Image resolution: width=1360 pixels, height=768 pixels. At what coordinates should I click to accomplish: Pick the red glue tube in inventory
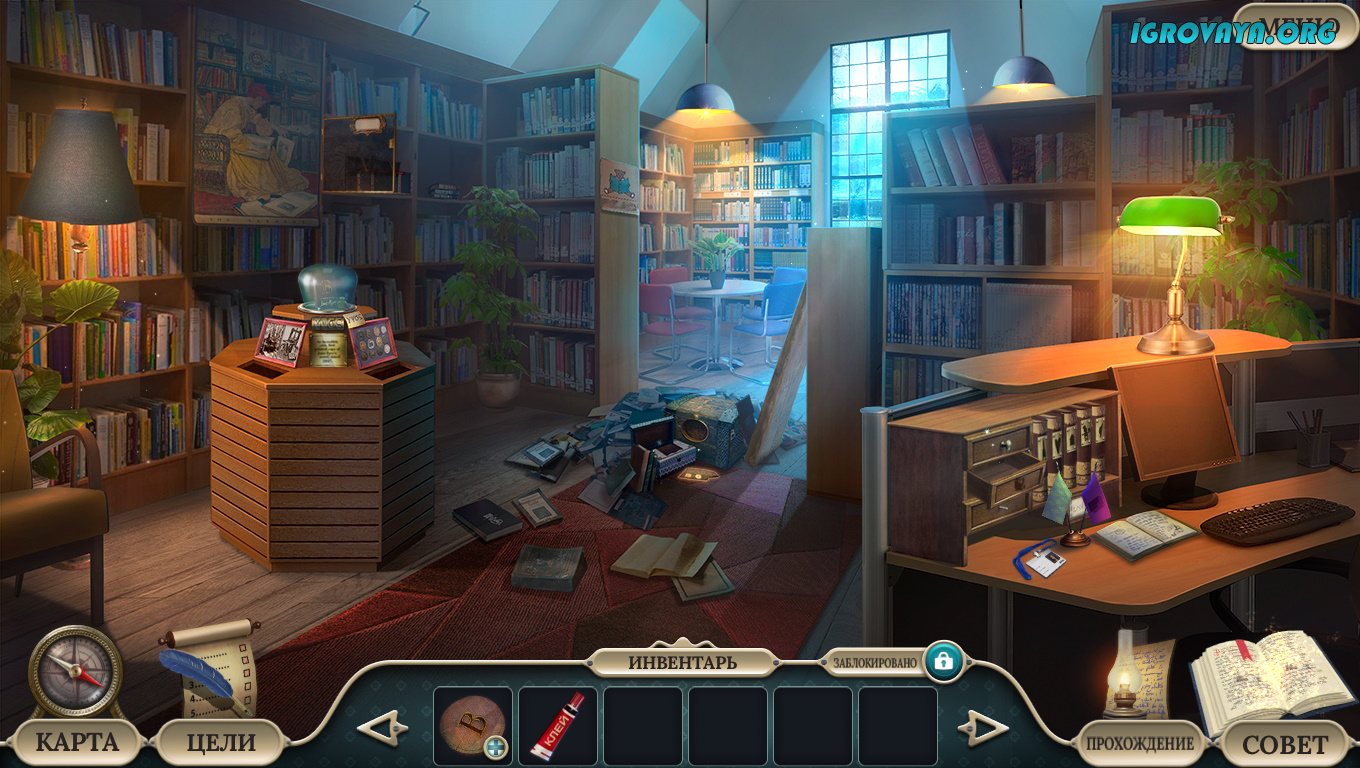557,725
